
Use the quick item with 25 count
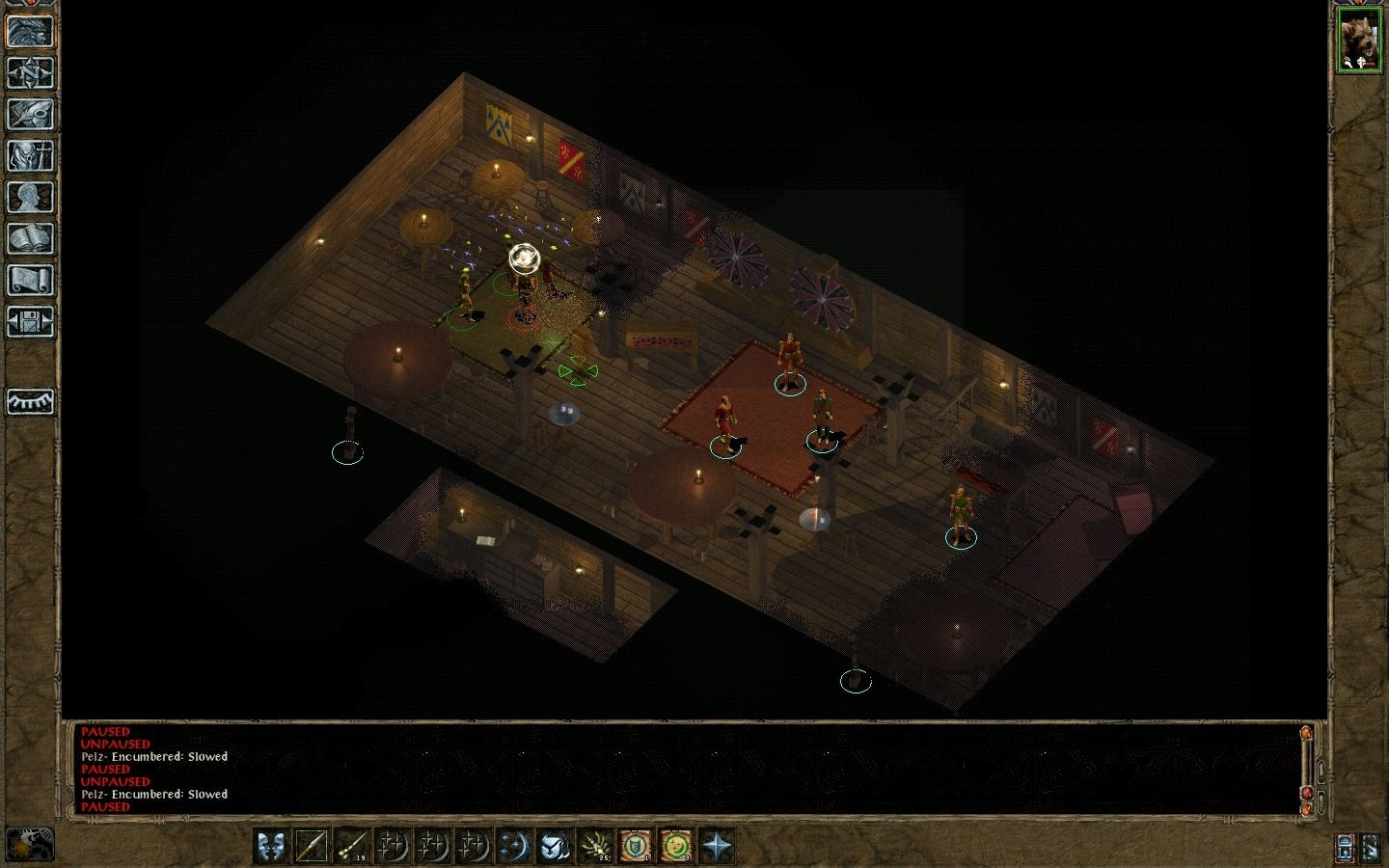tap(596, 847)
